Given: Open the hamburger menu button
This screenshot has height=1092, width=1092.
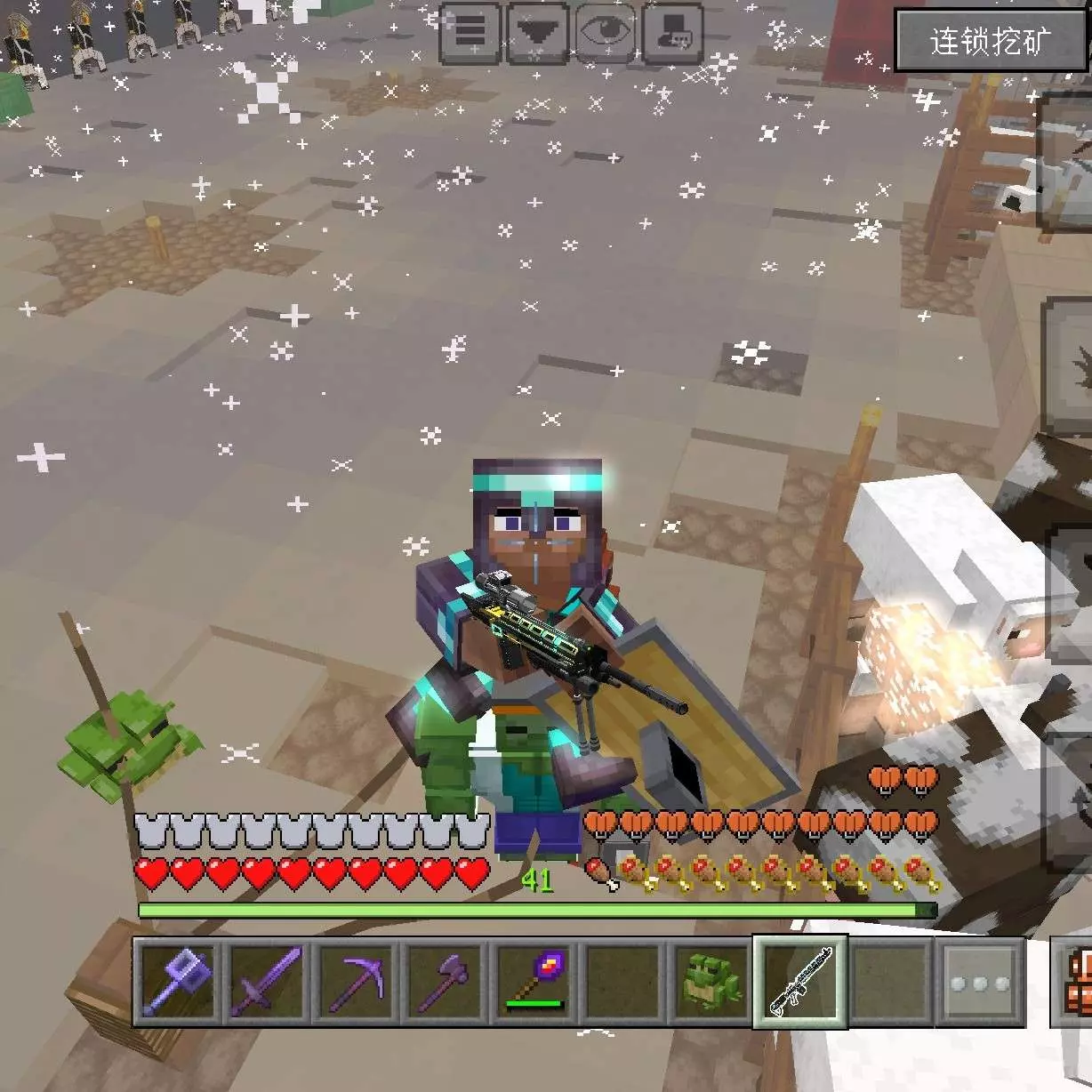Looking at the screenshot, I should click(x=470, y=33).
